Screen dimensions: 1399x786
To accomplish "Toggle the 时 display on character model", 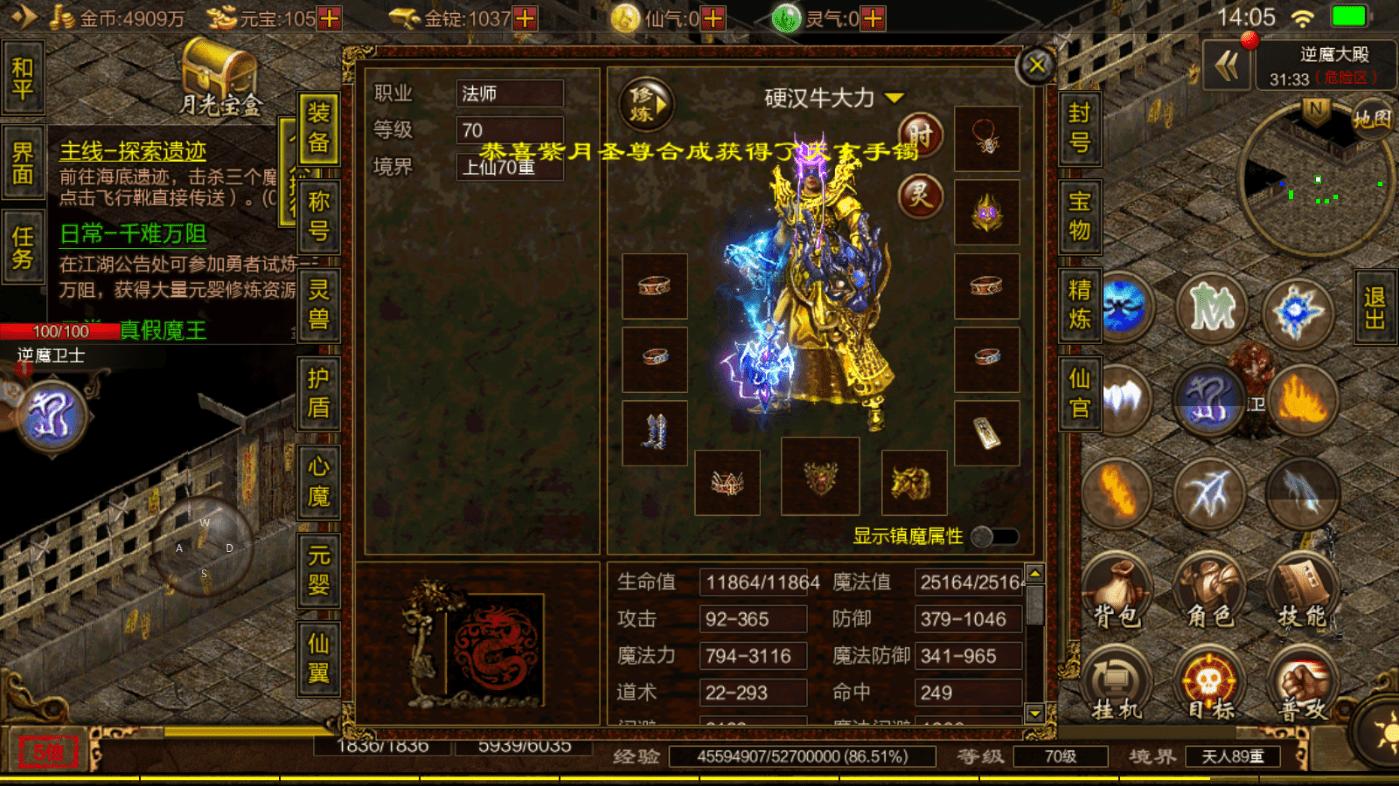I will pos(919,137).
